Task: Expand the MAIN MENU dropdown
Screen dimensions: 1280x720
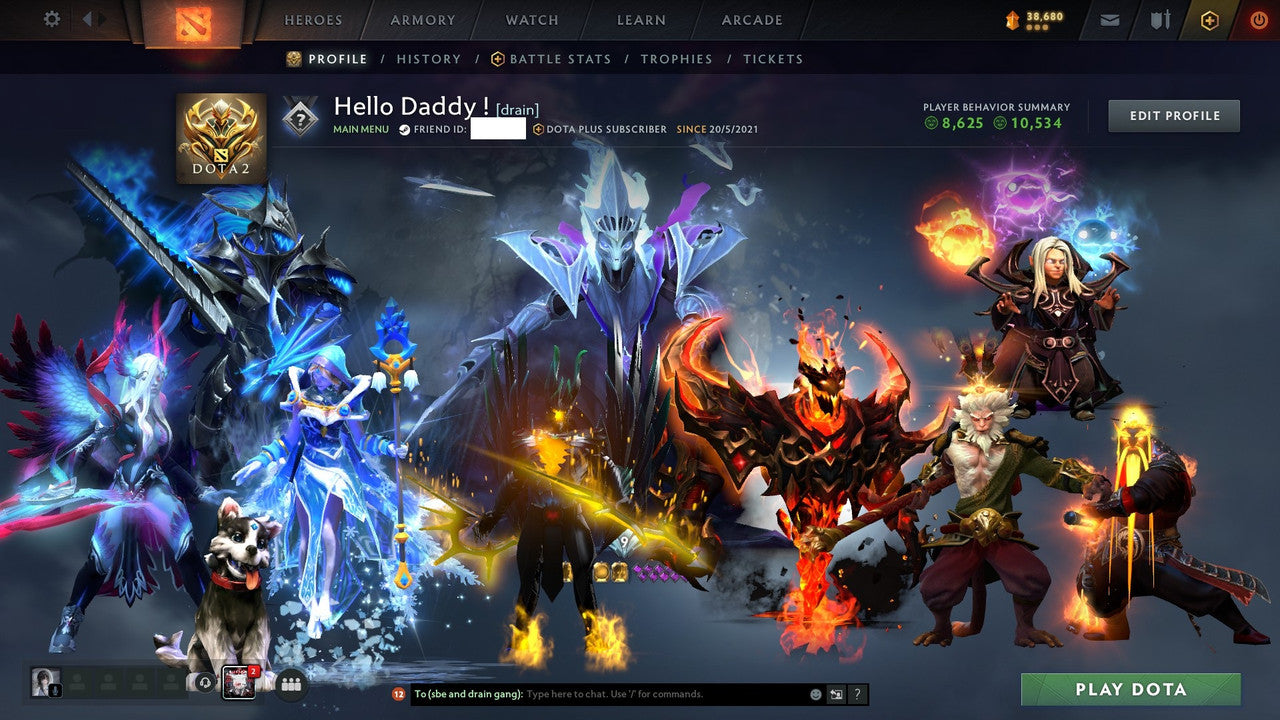Action: click(x=361, y=129)
